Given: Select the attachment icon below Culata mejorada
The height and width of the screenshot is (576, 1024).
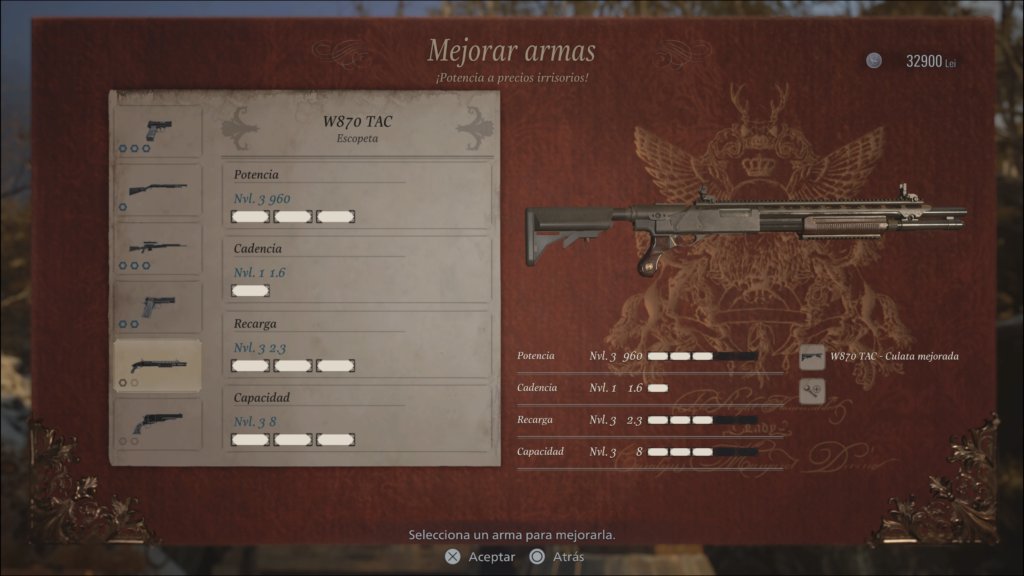Looking at the screenshot, I should [x=812, y=391].
